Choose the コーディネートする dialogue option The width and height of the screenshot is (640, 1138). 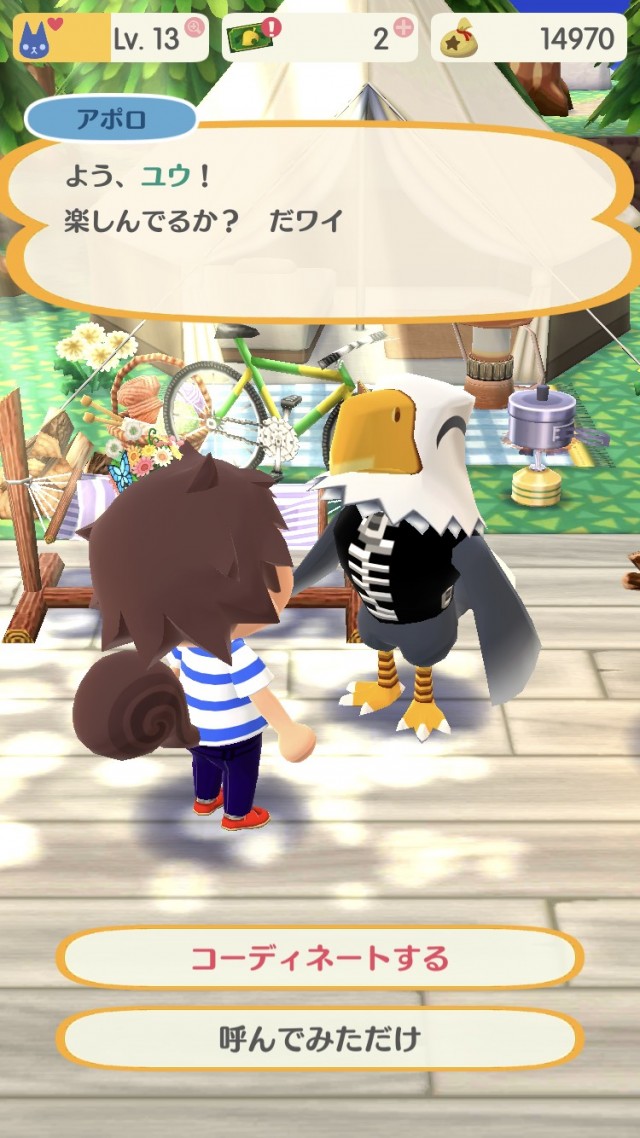click(319, 958)
